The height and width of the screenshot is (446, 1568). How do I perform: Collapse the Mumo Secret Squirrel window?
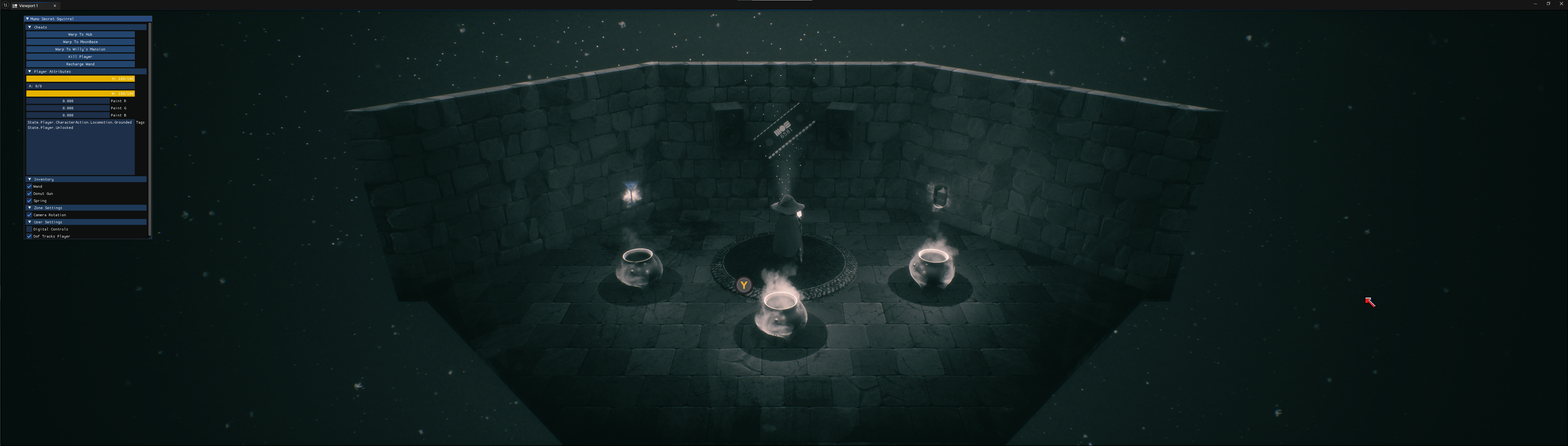point(27,19)
